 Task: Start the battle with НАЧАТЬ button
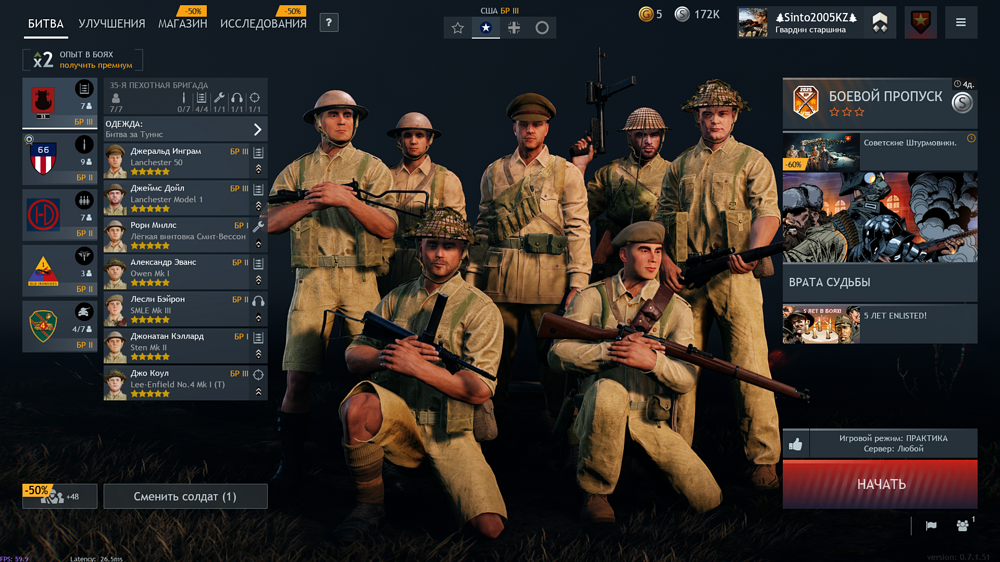point(880,484)
